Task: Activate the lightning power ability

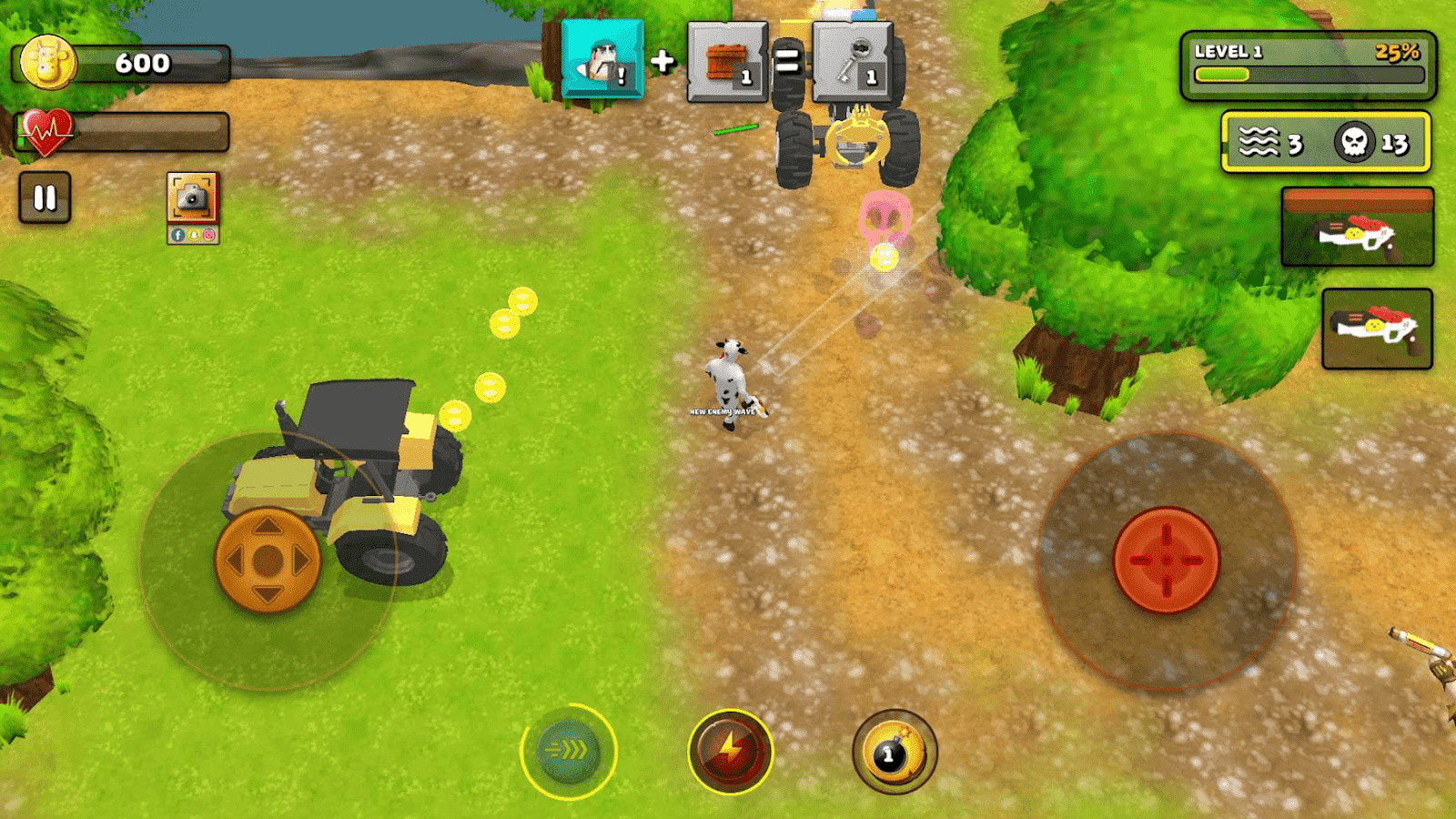Action: (x=730, y=749)
